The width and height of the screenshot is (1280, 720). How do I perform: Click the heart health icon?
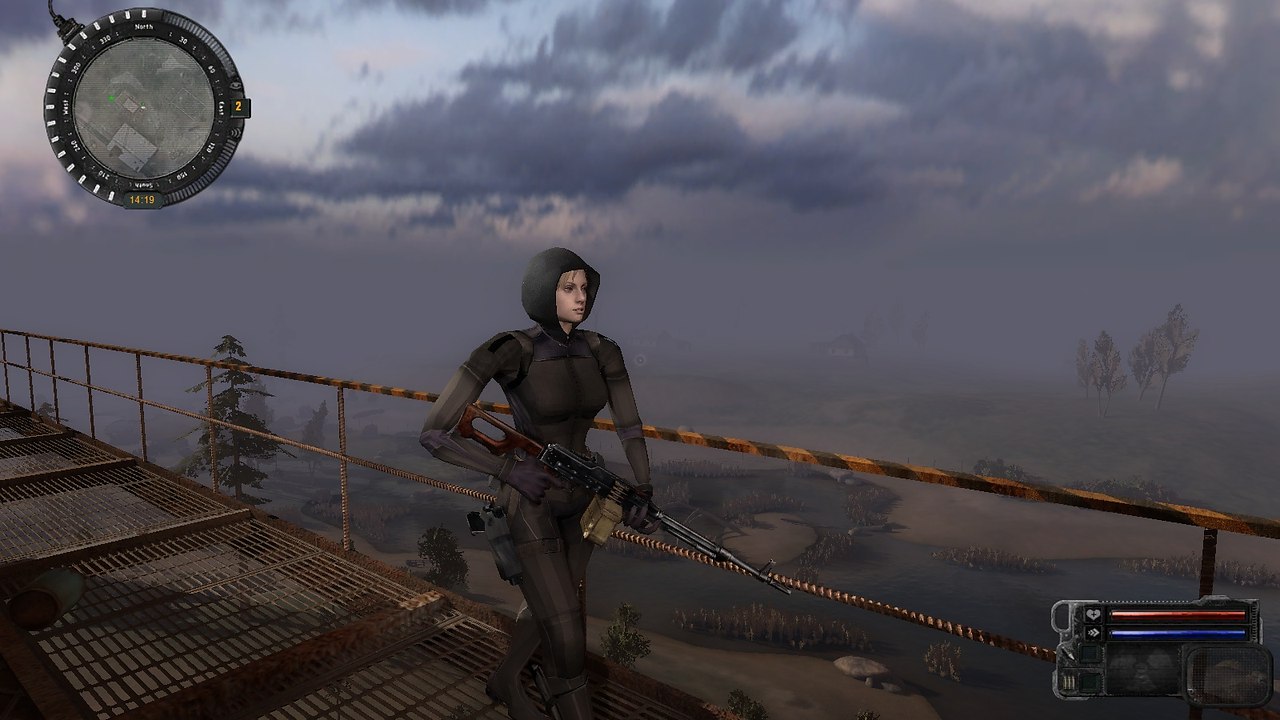(1092, 616)
